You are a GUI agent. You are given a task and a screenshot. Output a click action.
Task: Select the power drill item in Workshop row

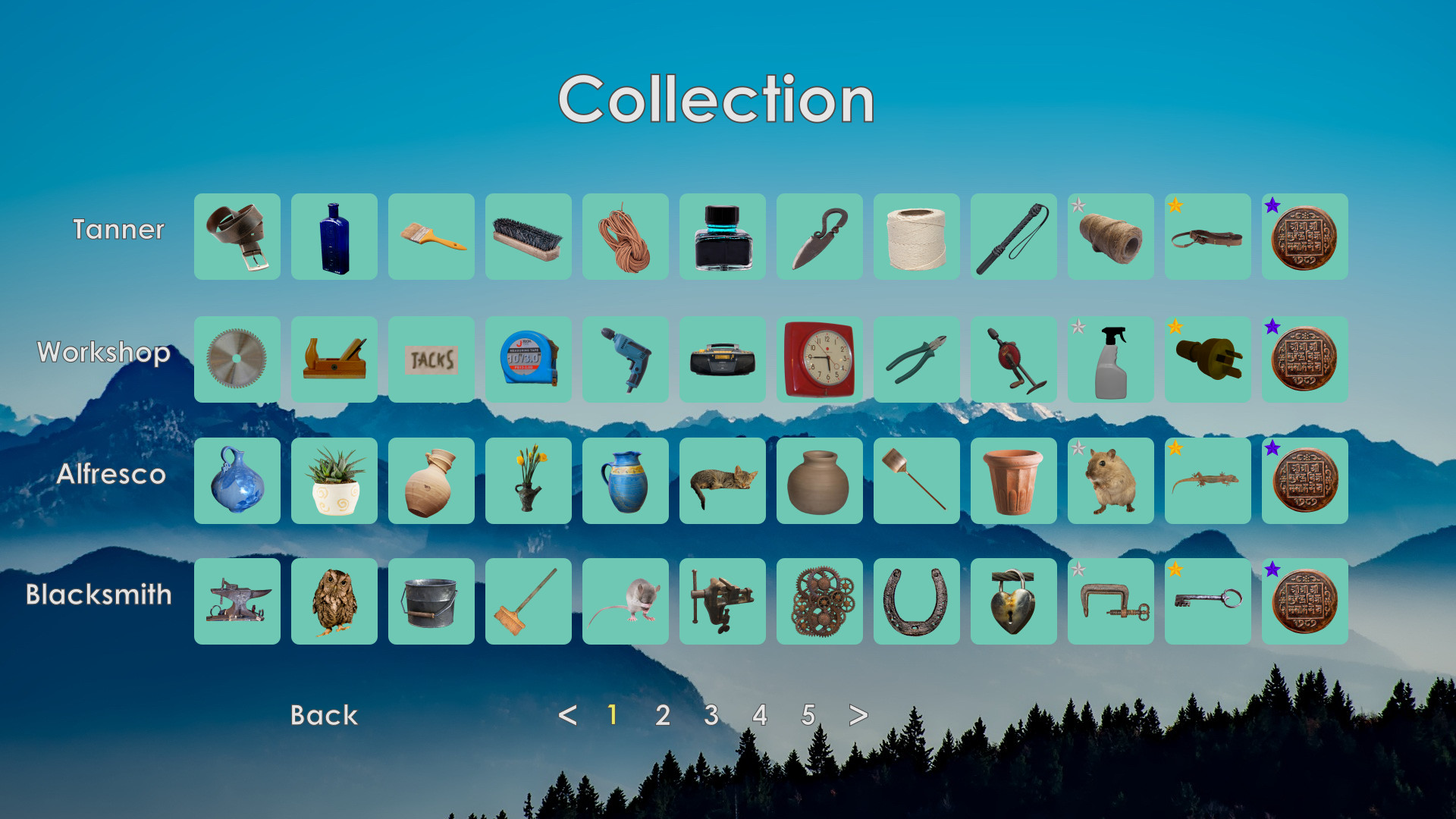click(x=625, y=359)
